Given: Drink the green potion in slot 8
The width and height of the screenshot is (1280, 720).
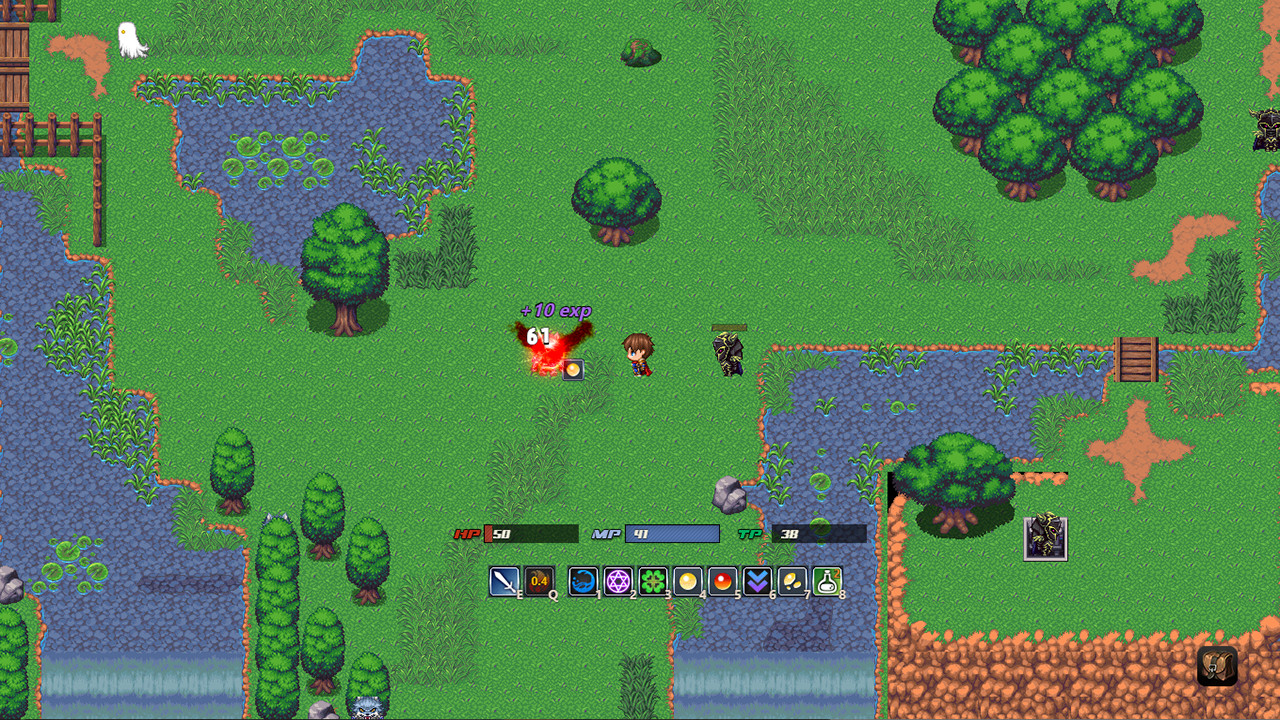Looking at the screenshot, I should click(825, 583).
